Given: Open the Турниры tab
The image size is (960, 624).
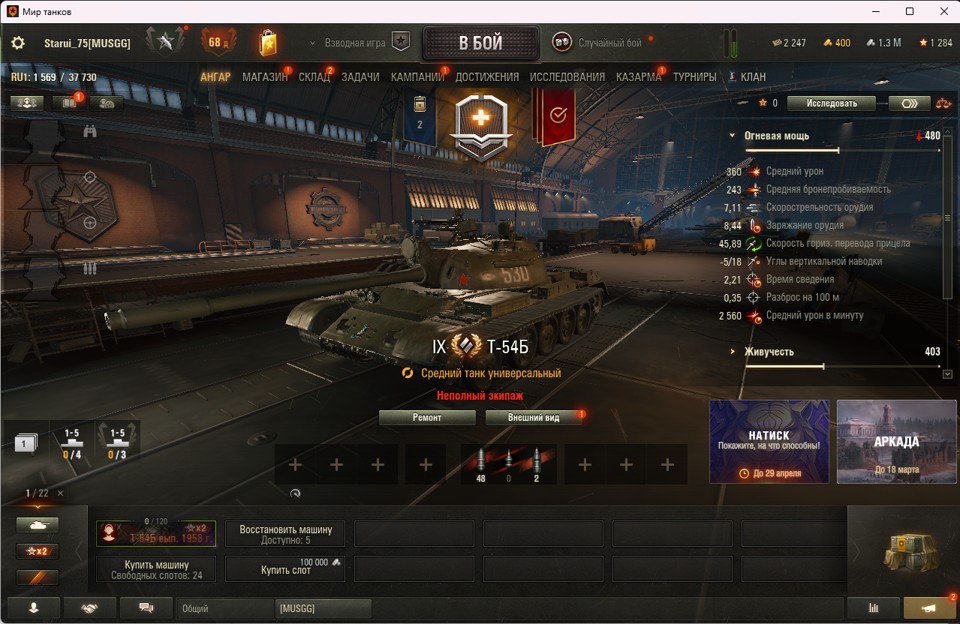Looking at the screenshot, I should point(694,77).
